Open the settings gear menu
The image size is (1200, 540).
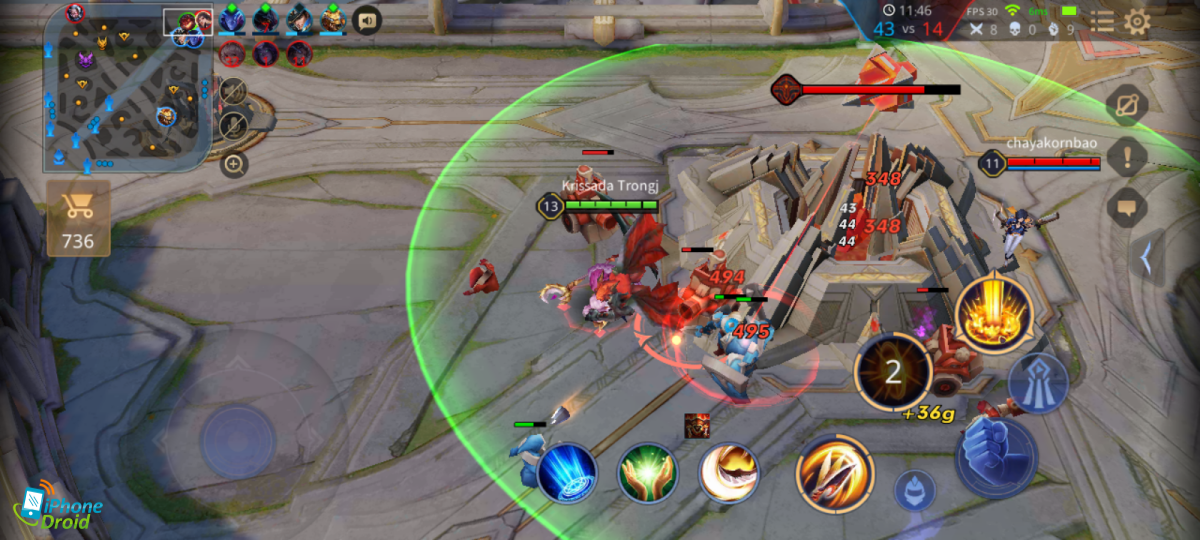(1137, 22)
